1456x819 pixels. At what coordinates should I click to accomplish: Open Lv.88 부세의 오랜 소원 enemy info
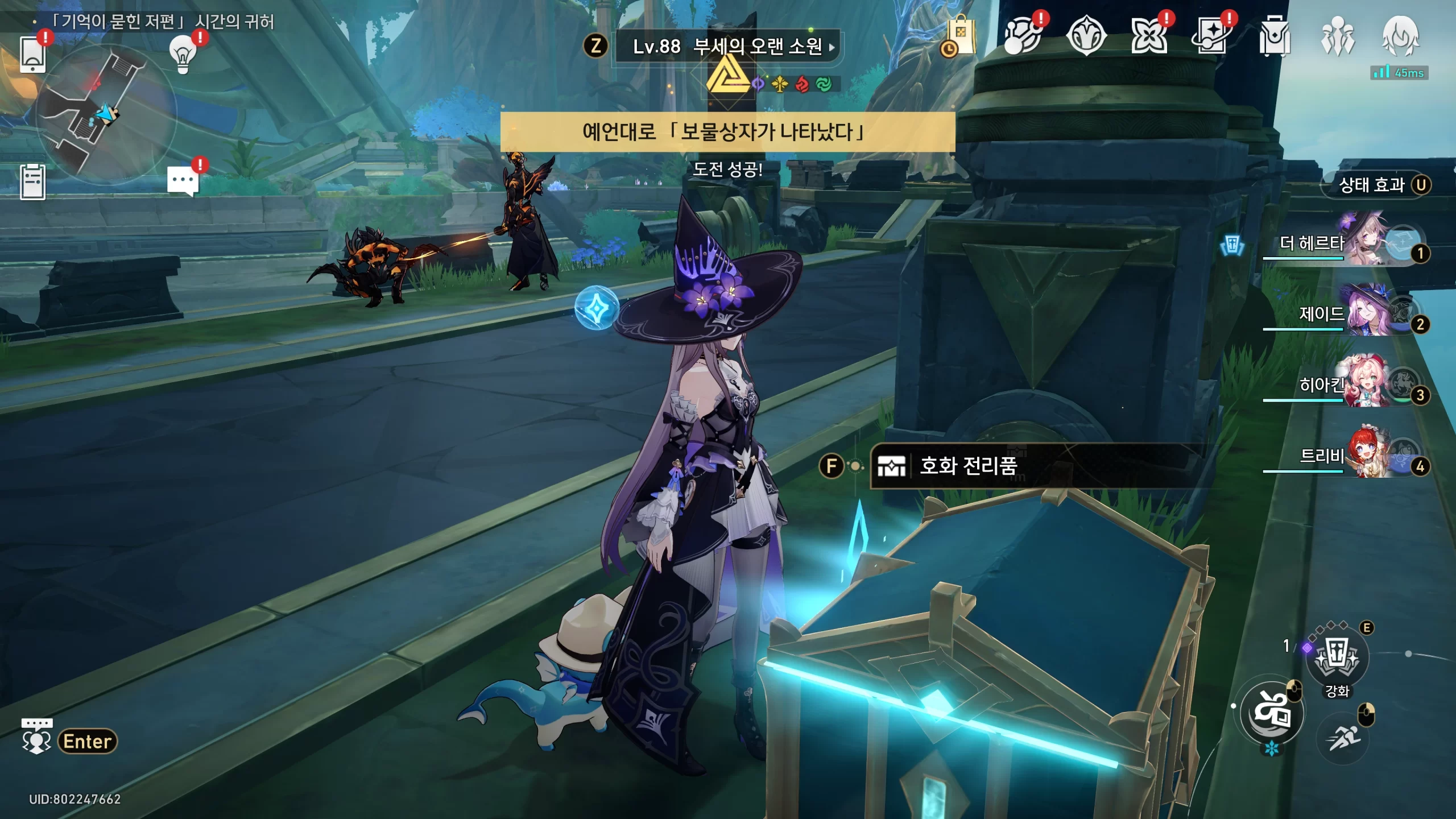[728, 47]
